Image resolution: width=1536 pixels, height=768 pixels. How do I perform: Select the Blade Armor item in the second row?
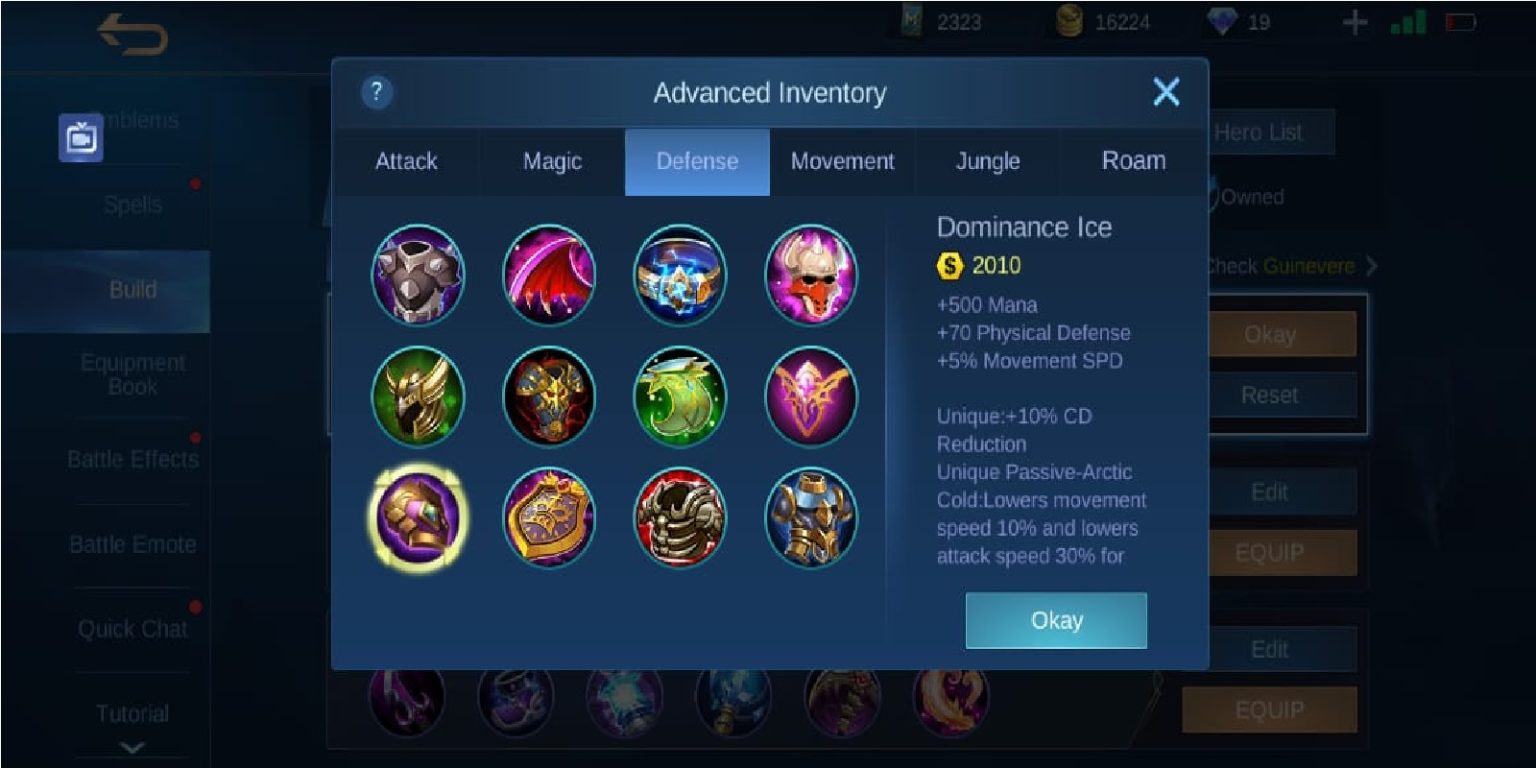549,396
